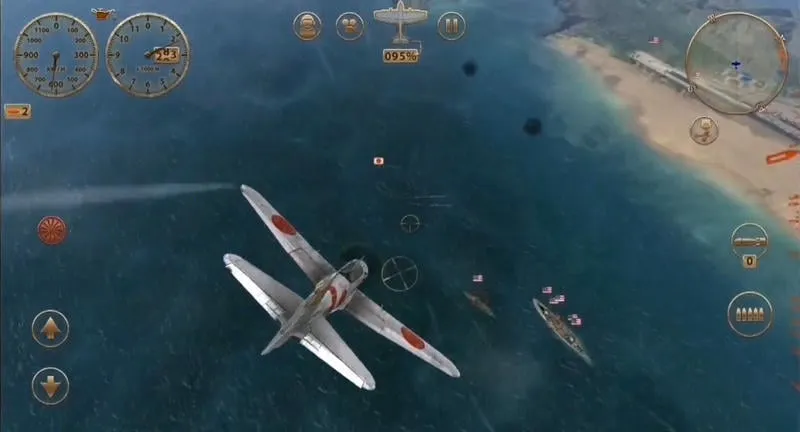Pause the game with the pause button

tap(451, 26)
